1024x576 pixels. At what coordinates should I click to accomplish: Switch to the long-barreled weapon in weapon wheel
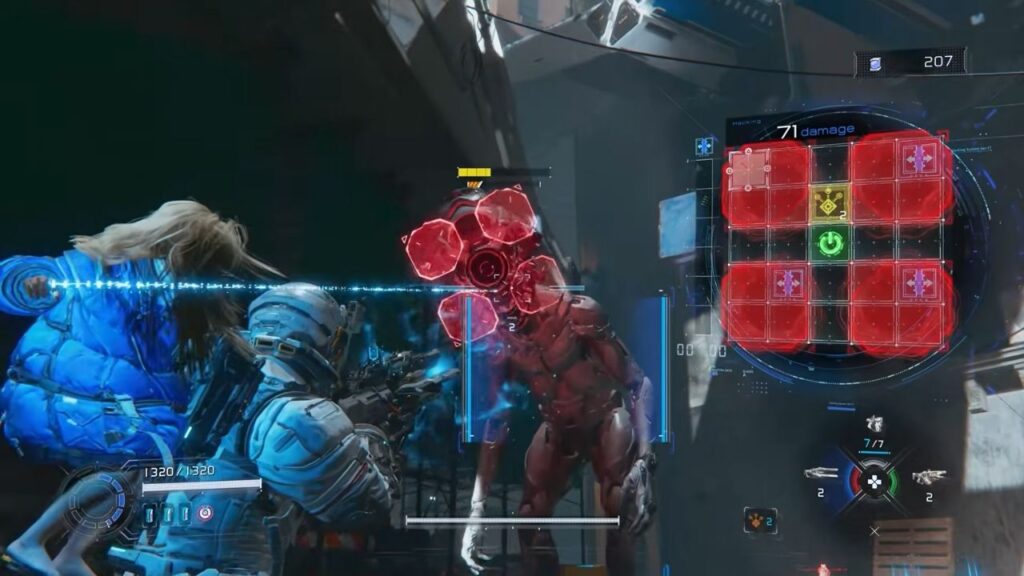pos(821,474)
